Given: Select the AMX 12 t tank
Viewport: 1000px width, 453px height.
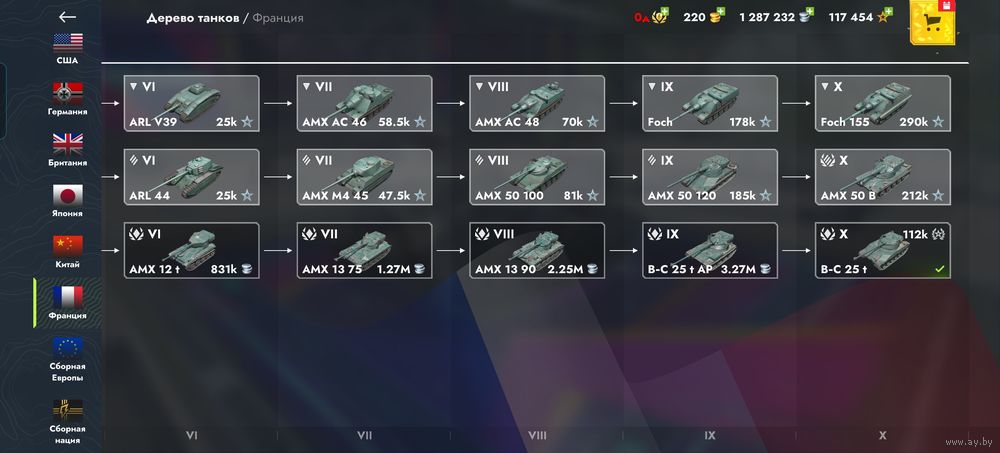Looking at the screenshot, I should click(x=191, y=251).
